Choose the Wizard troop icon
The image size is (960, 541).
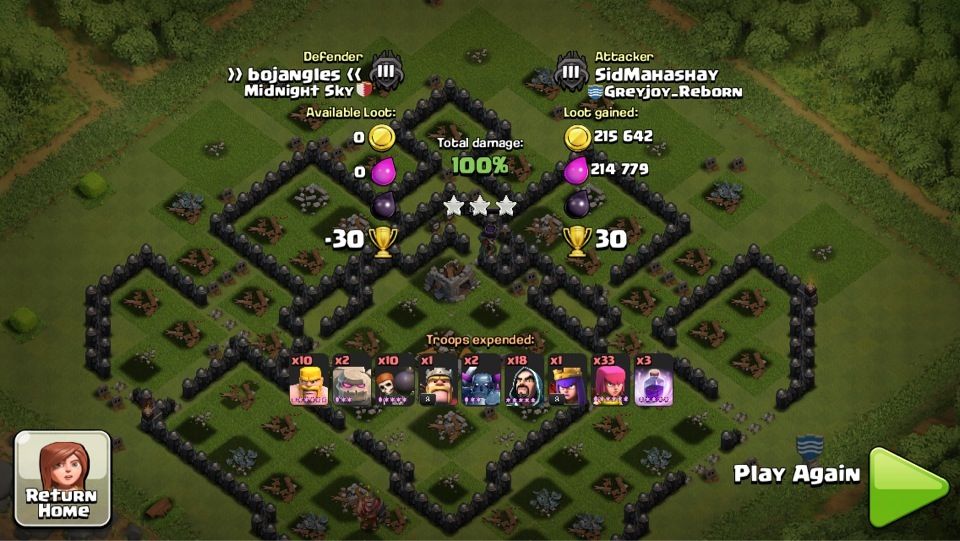523,381
